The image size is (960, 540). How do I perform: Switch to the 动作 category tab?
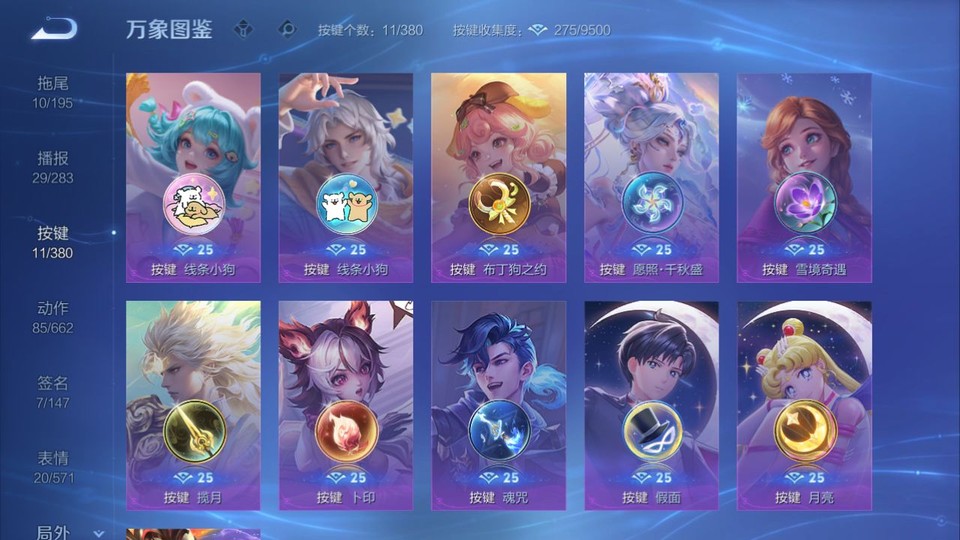tap(53, 316)
